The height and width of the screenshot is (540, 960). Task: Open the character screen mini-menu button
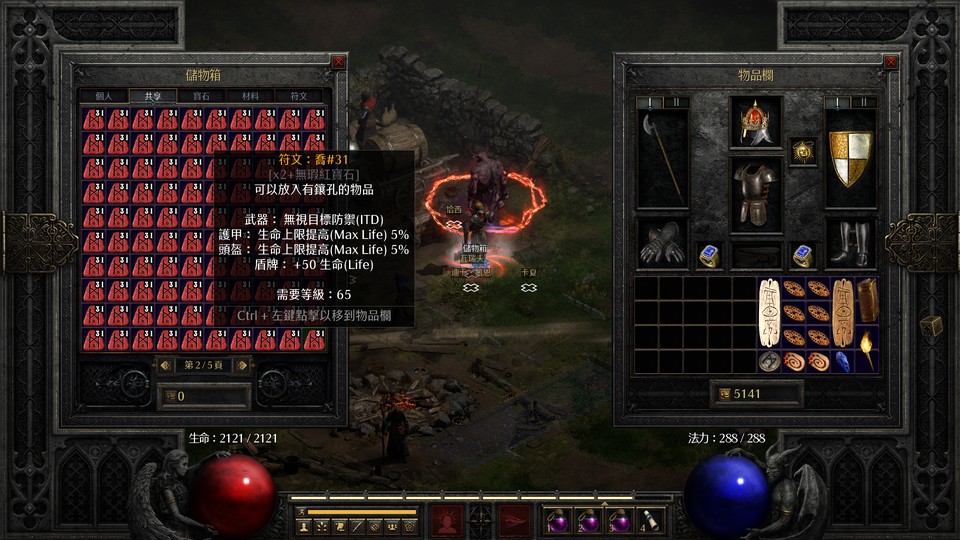(x=302, y=525)
